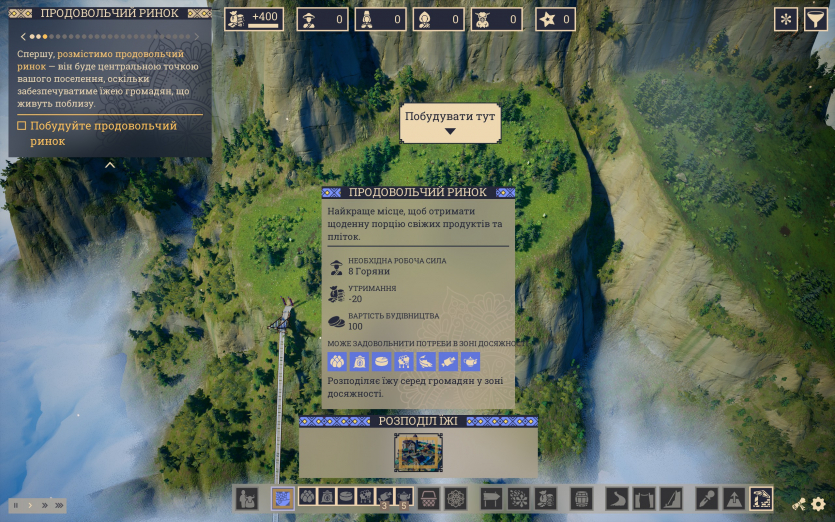Go to the previous tutorial step arrow
The width and height of the screenshot is (835, 522).
click(x=22, y=36)
